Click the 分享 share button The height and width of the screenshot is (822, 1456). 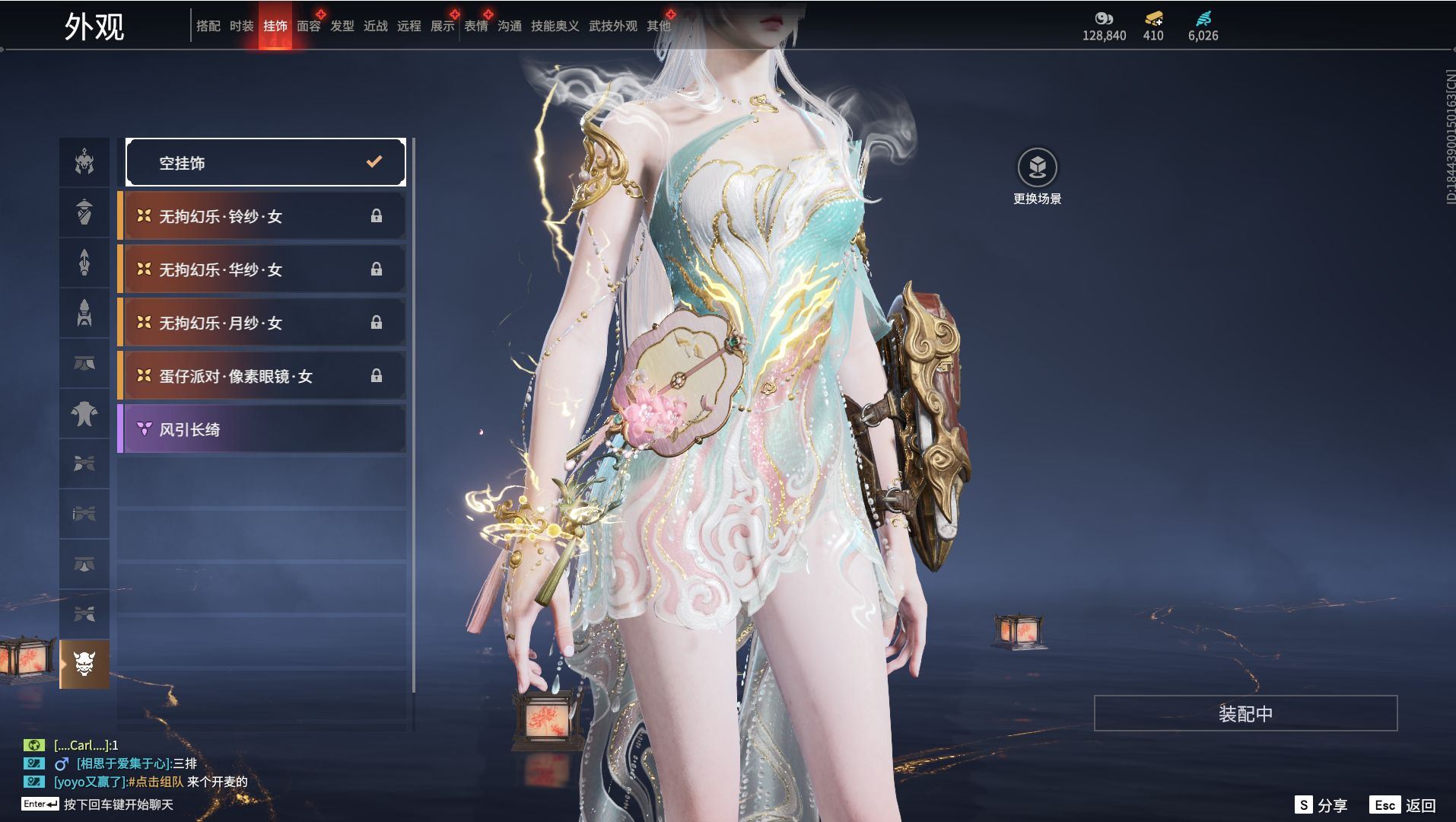1321,804
